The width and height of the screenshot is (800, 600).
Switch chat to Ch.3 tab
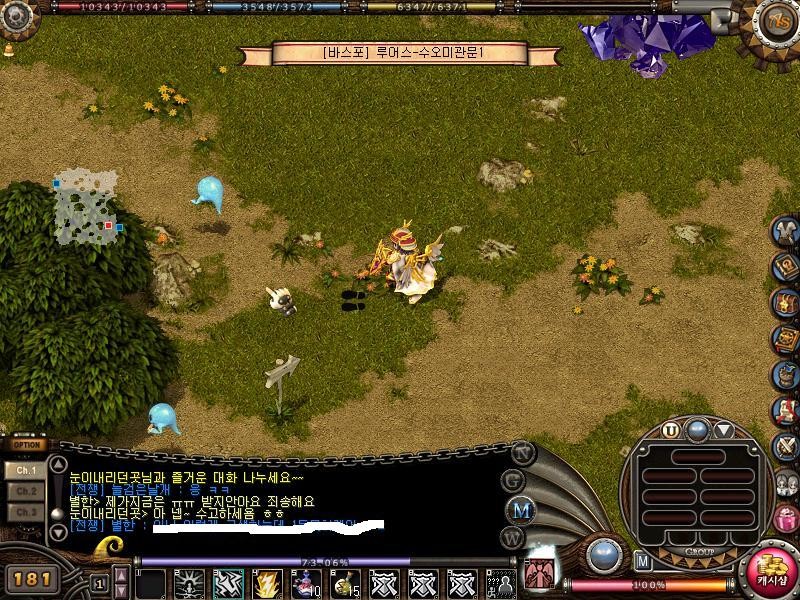click(x=26, y=512)
